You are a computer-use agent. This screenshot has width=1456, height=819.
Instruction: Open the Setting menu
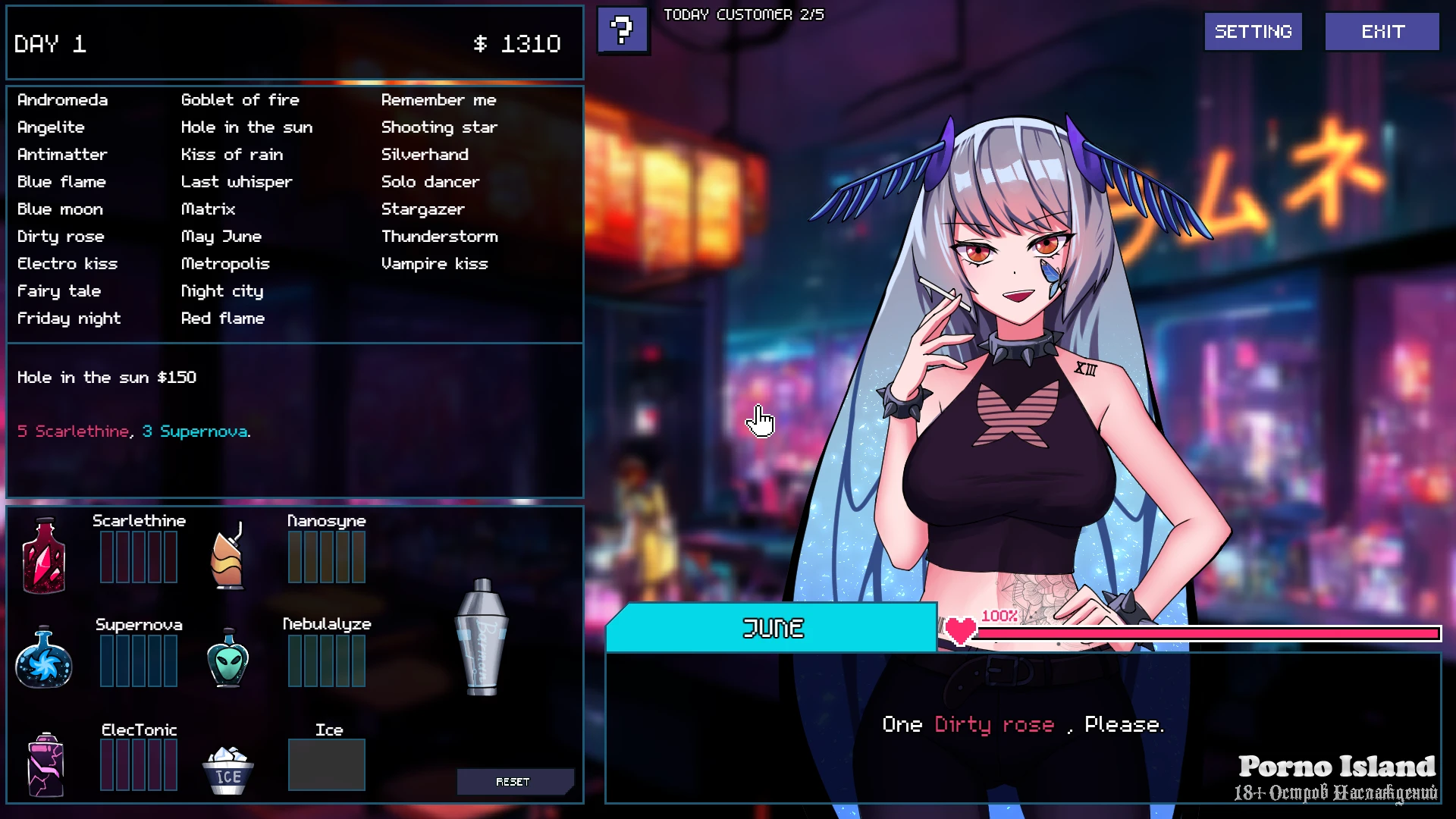1253,32
